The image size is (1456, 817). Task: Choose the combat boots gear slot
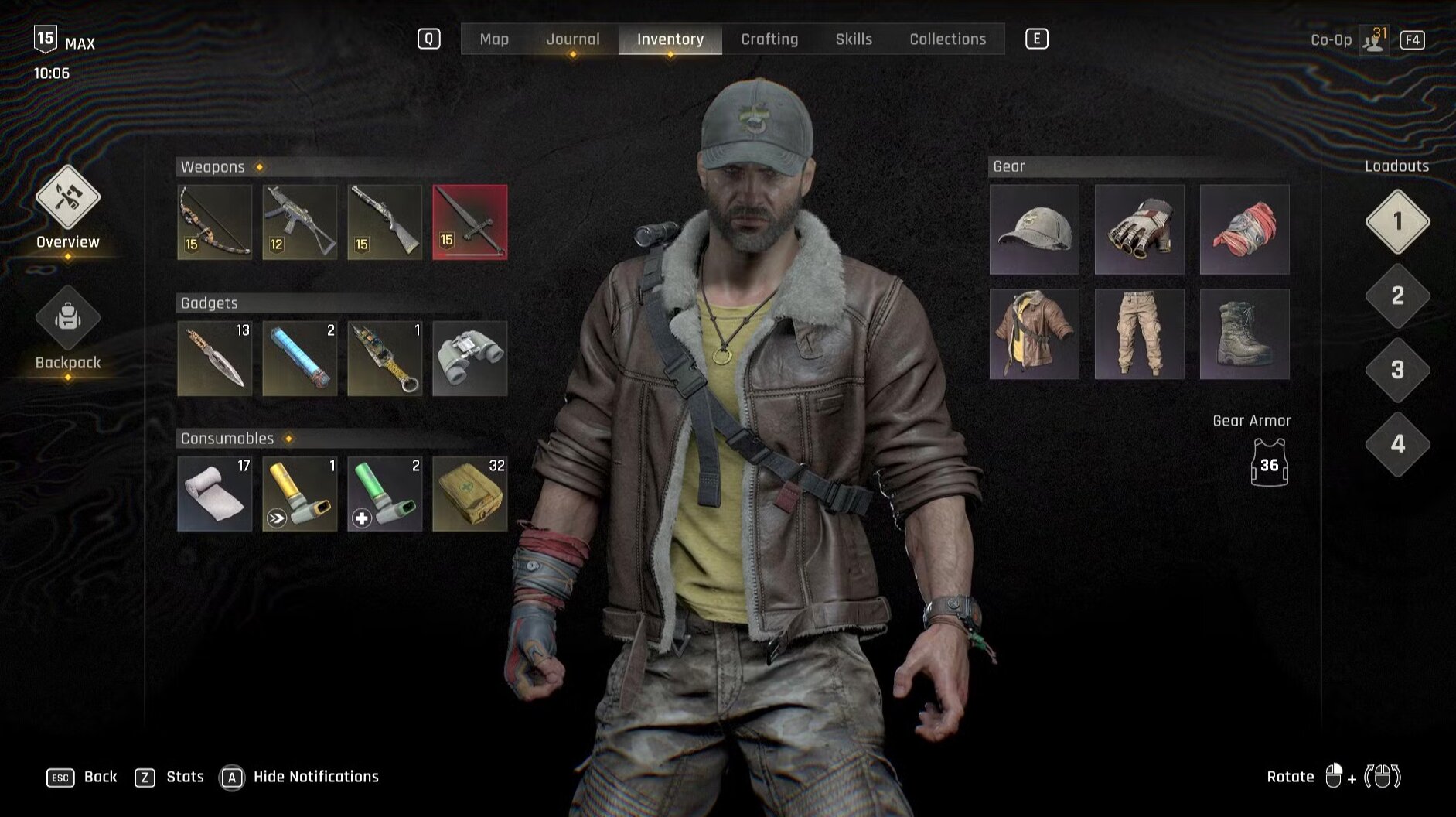[1244, 334]
